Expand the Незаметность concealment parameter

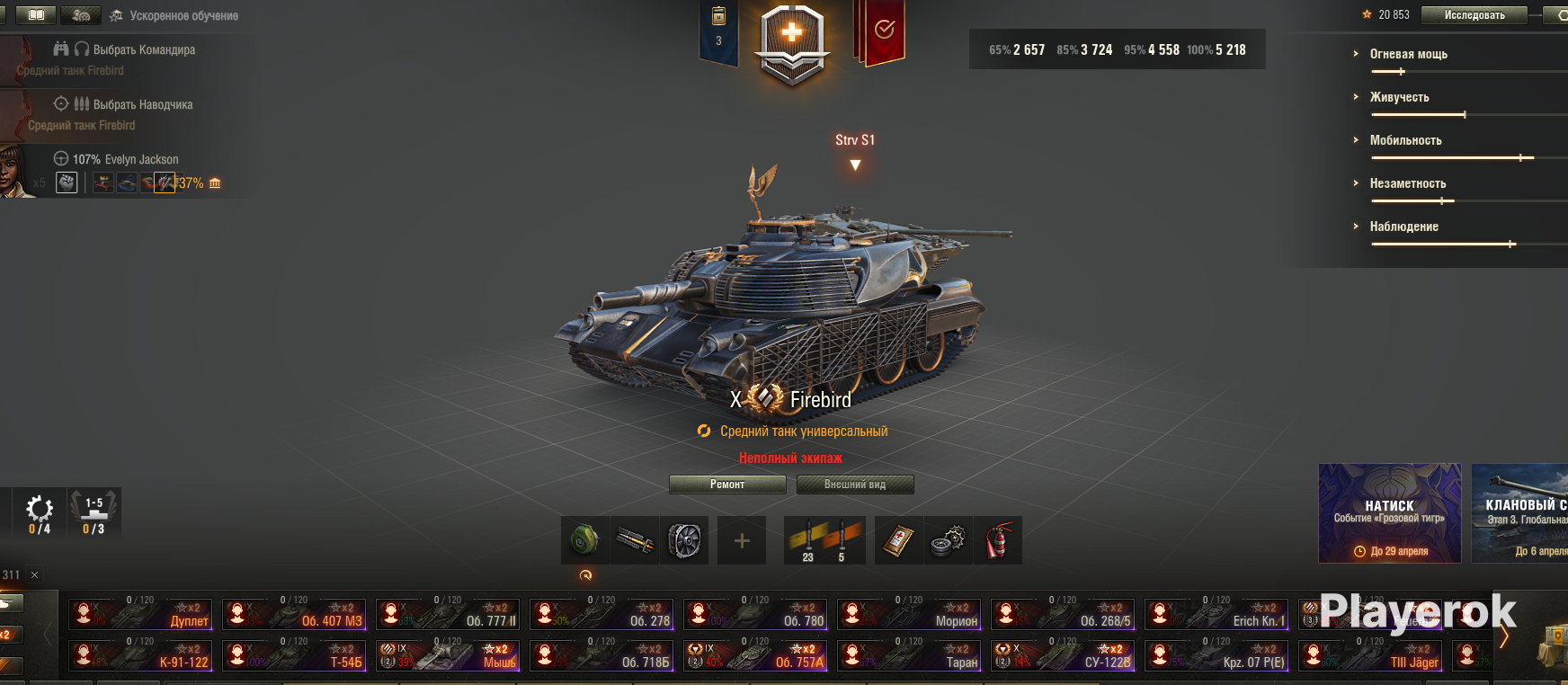[x=1407, y=183]
